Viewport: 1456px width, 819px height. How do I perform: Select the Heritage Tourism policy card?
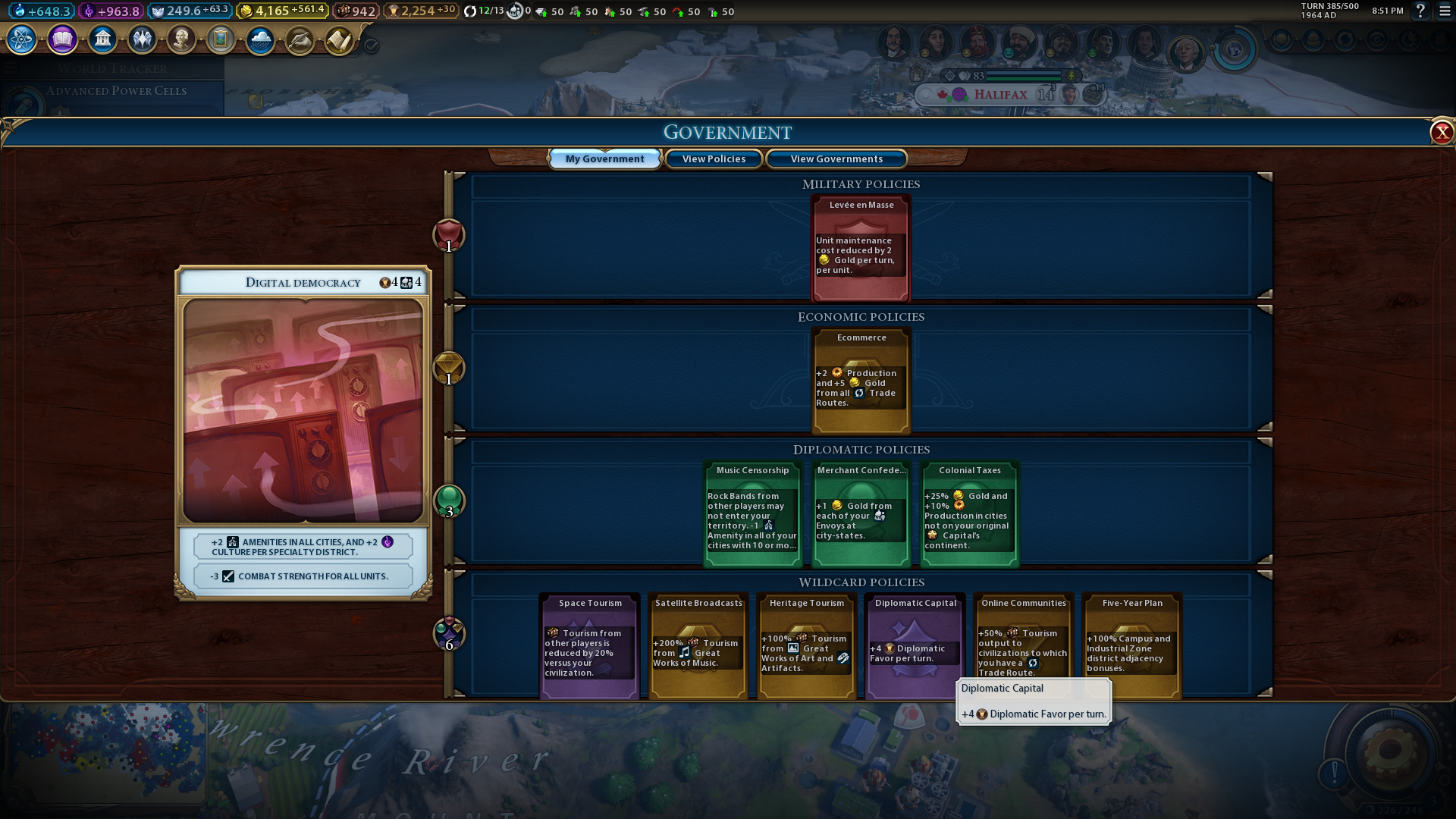pos(807,645)
